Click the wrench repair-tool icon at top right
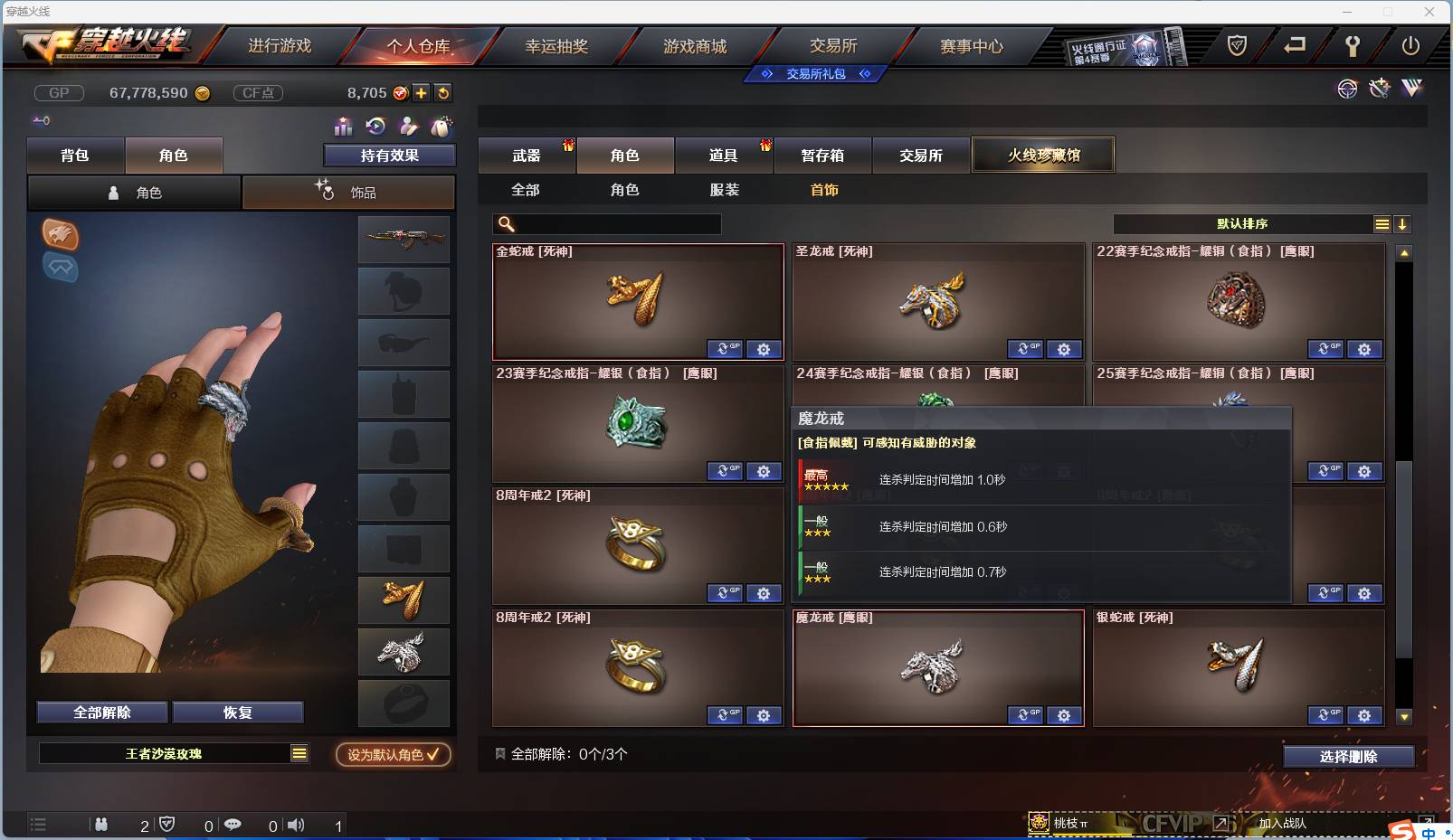 click(1380, 89)
